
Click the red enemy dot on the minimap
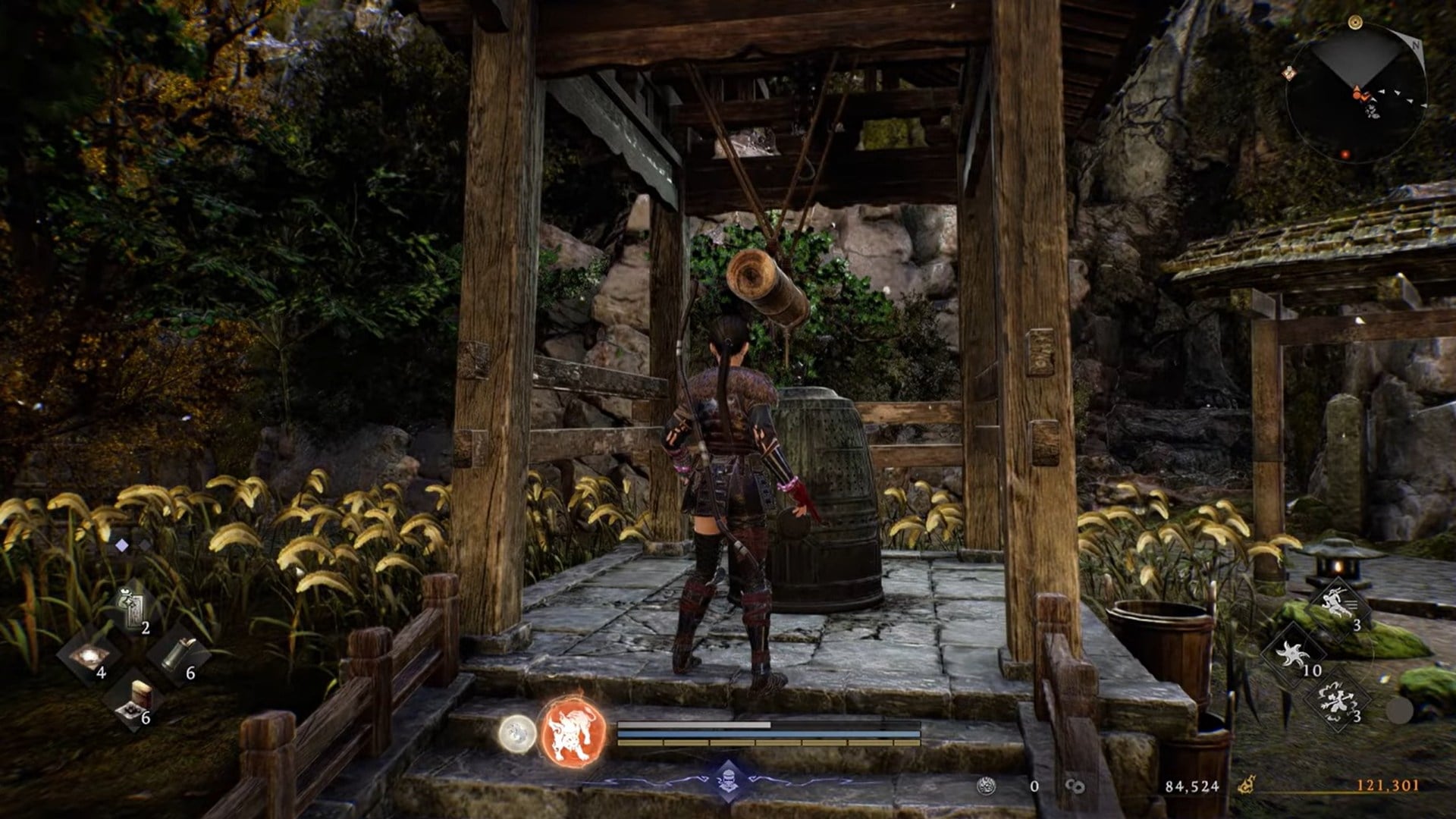[1345, 154]
